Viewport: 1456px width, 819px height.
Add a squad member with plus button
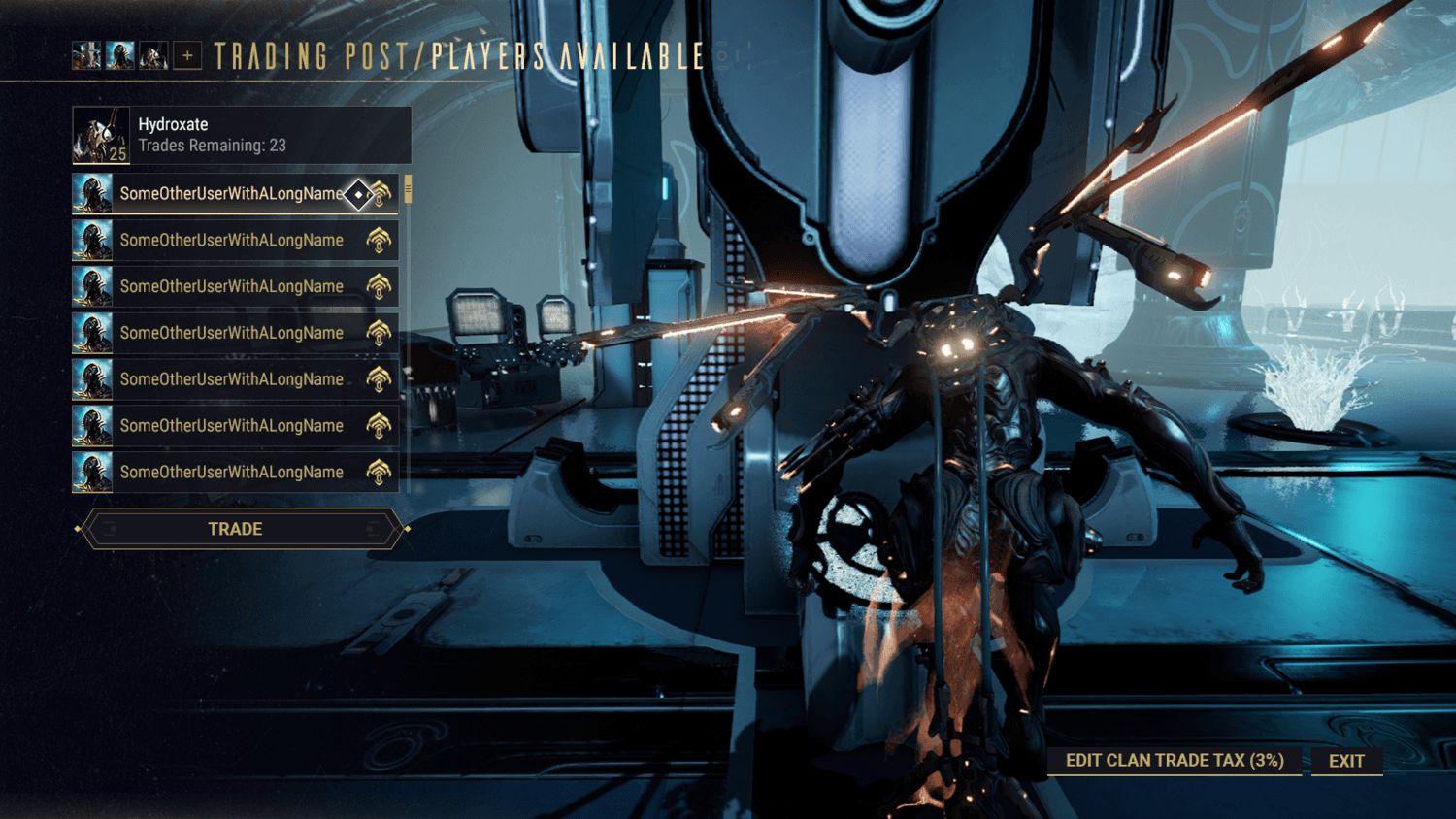(187, 56)
